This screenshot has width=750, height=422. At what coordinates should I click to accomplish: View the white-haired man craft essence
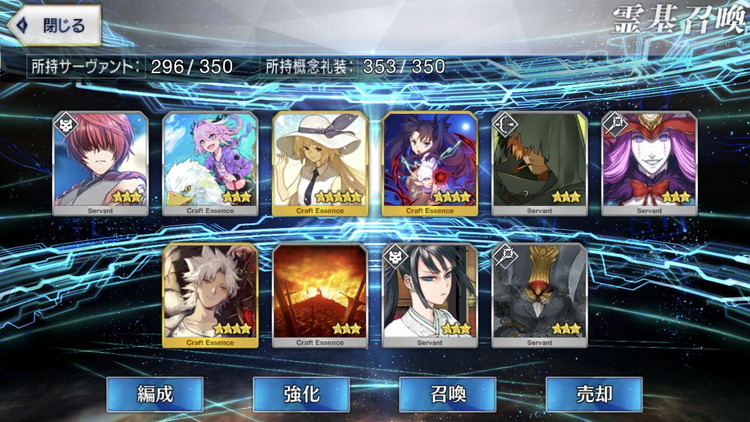[210, 294]
